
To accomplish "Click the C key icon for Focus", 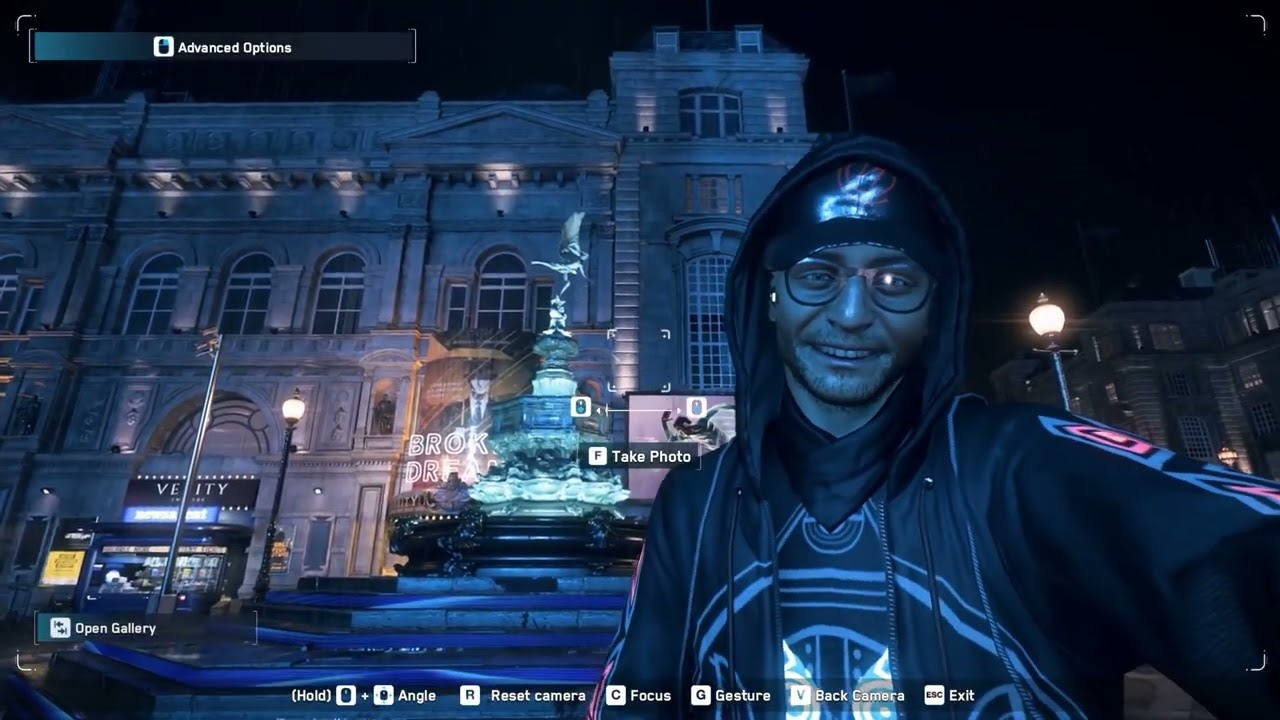I will [615, 695].
